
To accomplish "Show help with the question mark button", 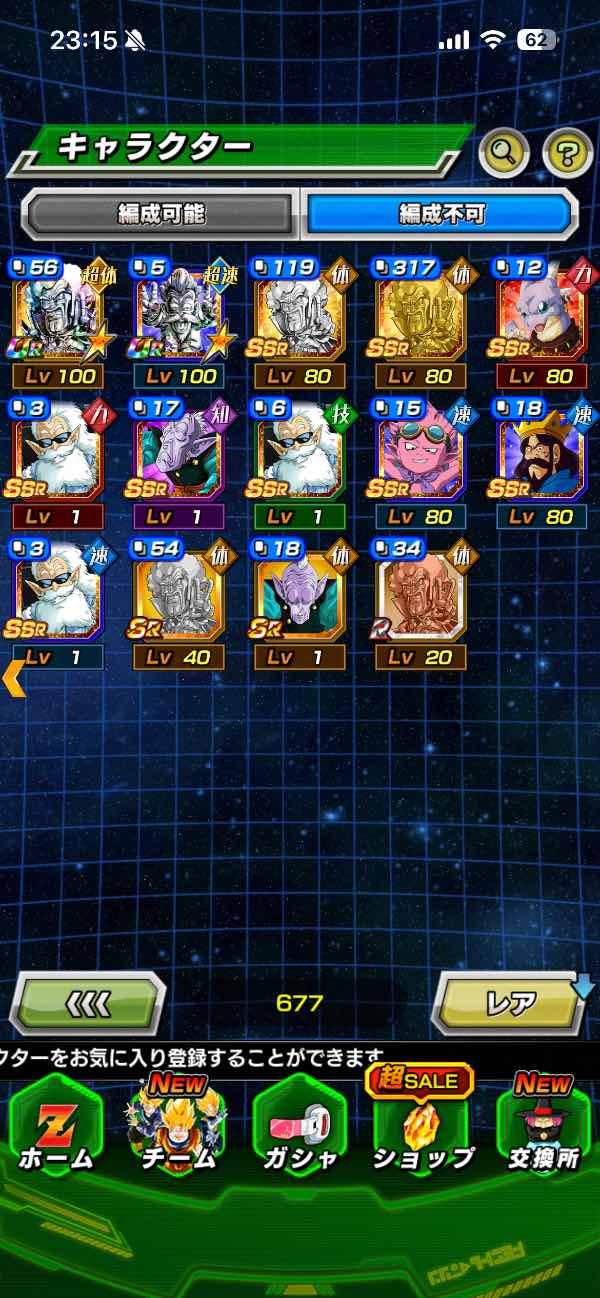I will coord(567,152).
